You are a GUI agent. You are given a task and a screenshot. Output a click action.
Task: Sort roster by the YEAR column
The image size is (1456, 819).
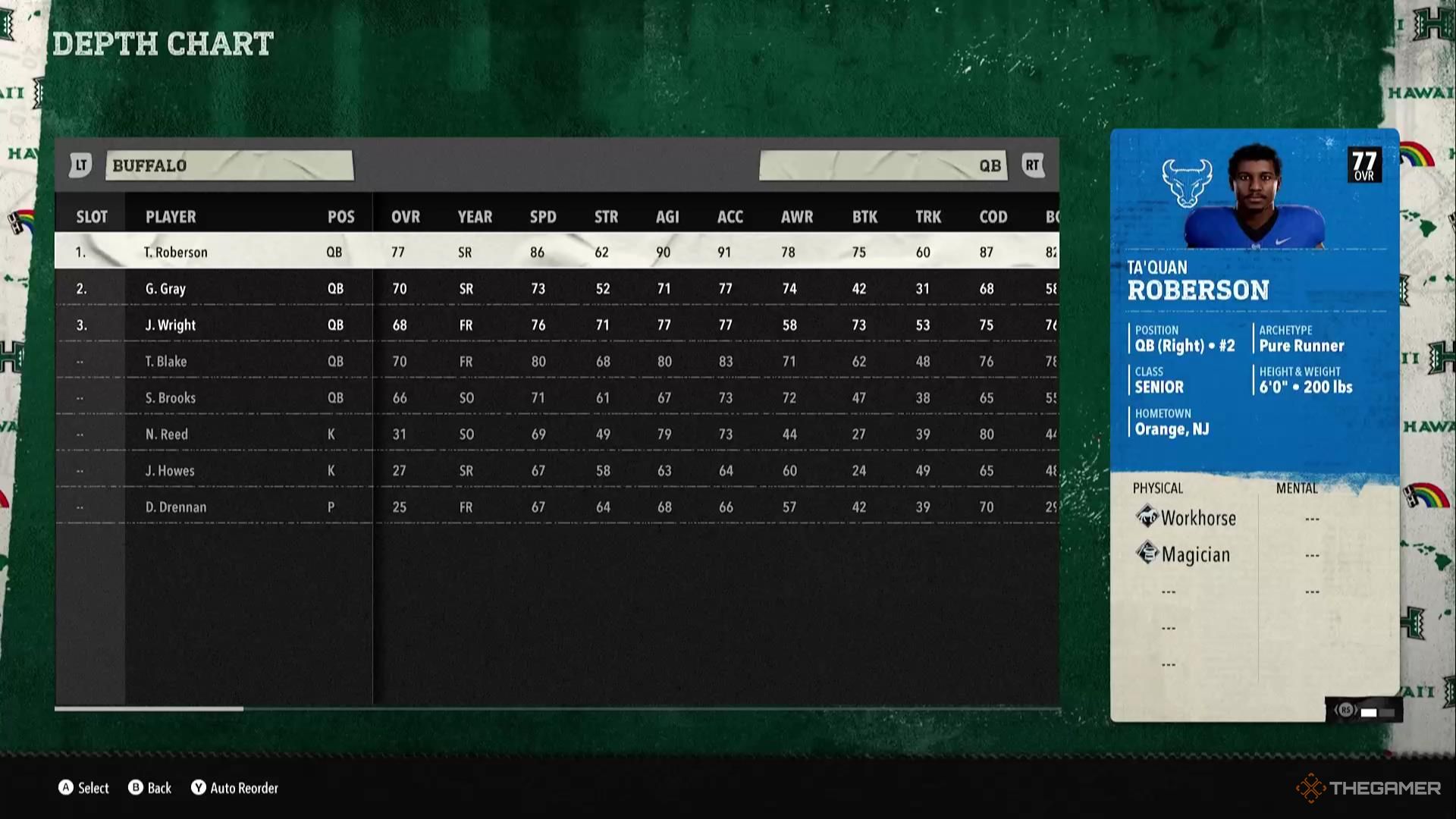coord(475,217)
